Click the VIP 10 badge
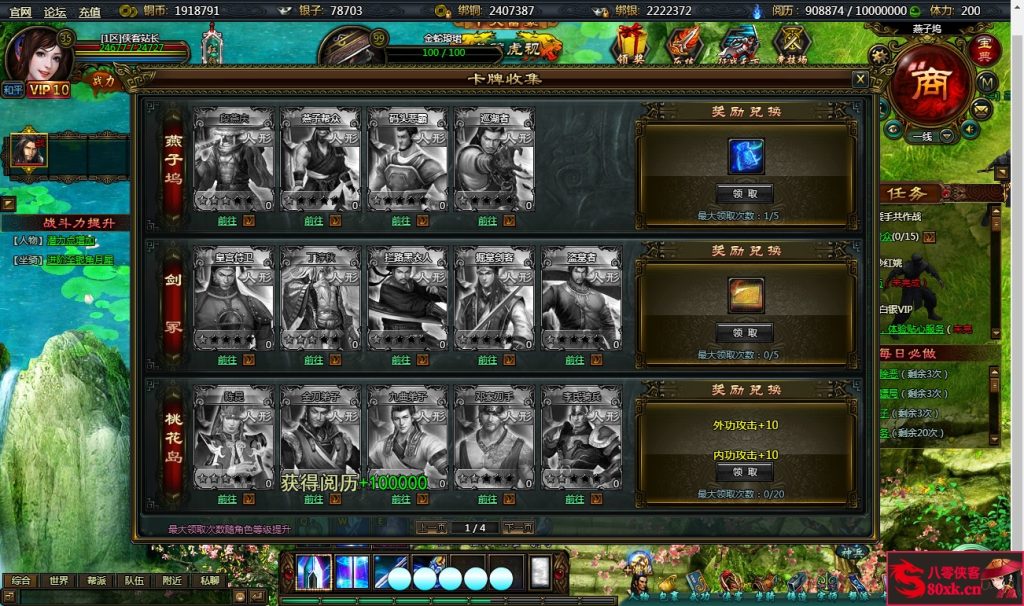 click(48, 90)
